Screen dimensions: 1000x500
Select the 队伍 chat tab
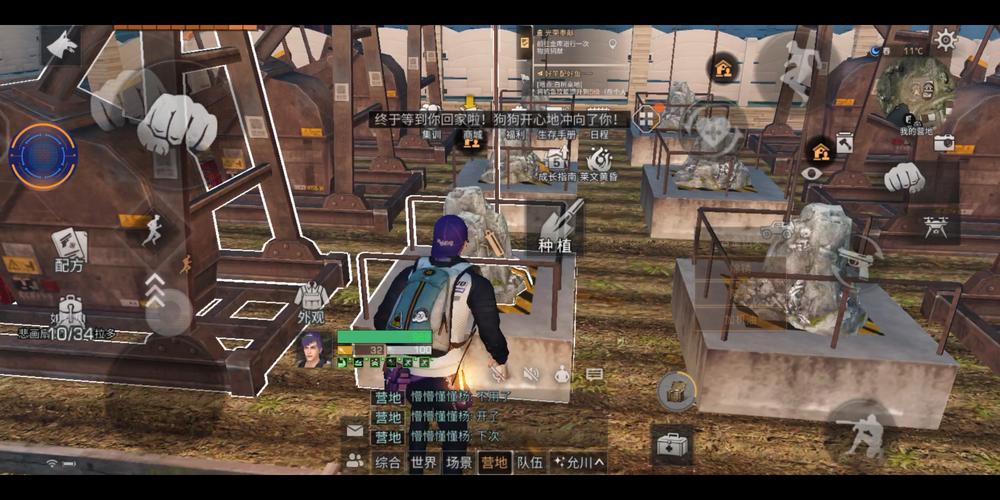pos(529,463)
